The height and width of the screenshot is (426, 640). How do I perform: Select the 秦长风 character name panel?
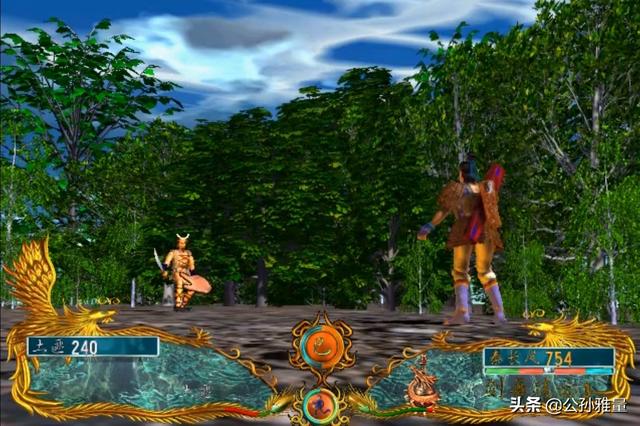pyautogui.click(x=548, y=358)
